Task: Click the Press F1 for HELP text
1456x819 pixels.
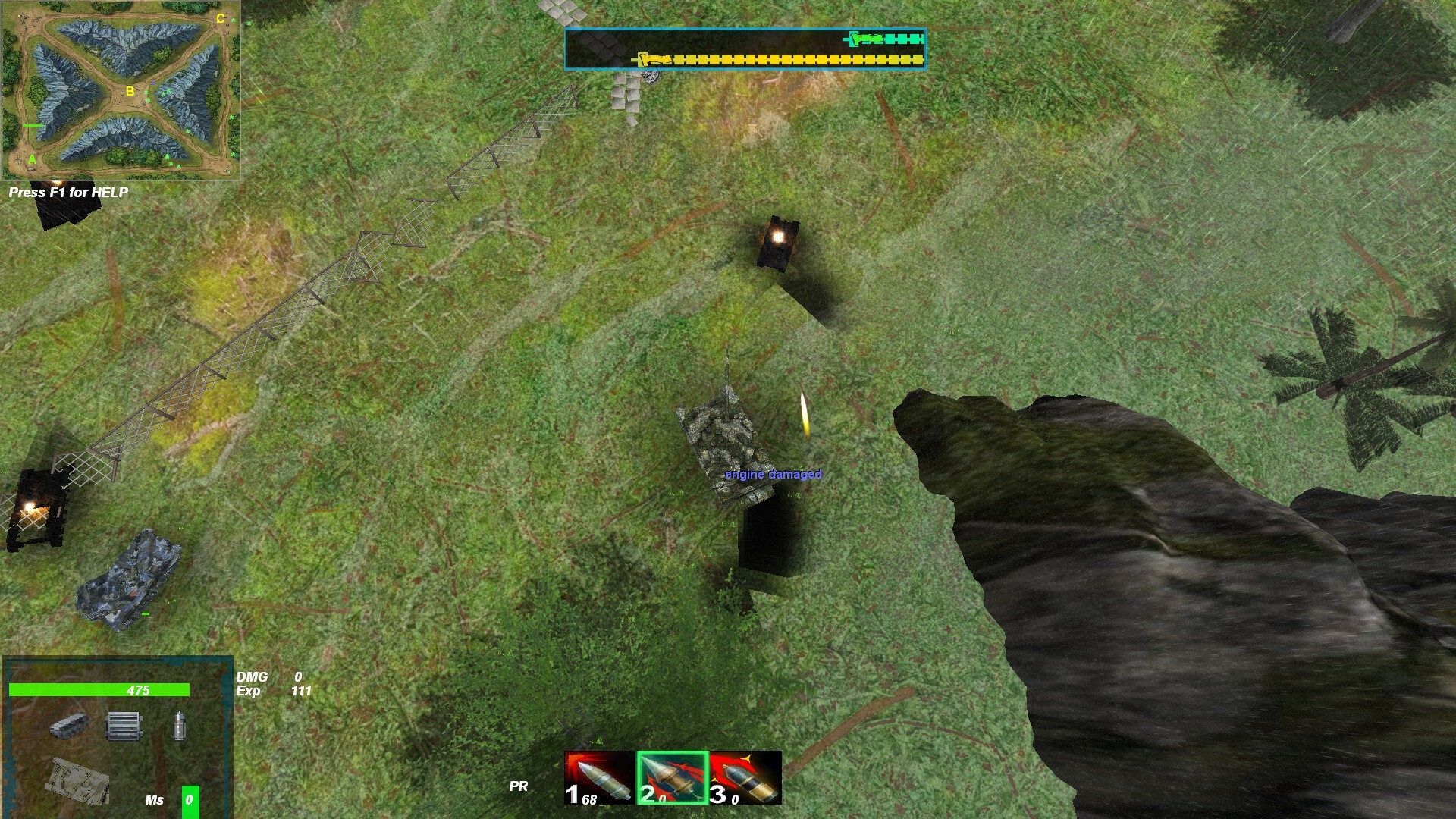Action: (x=68, y=192)
